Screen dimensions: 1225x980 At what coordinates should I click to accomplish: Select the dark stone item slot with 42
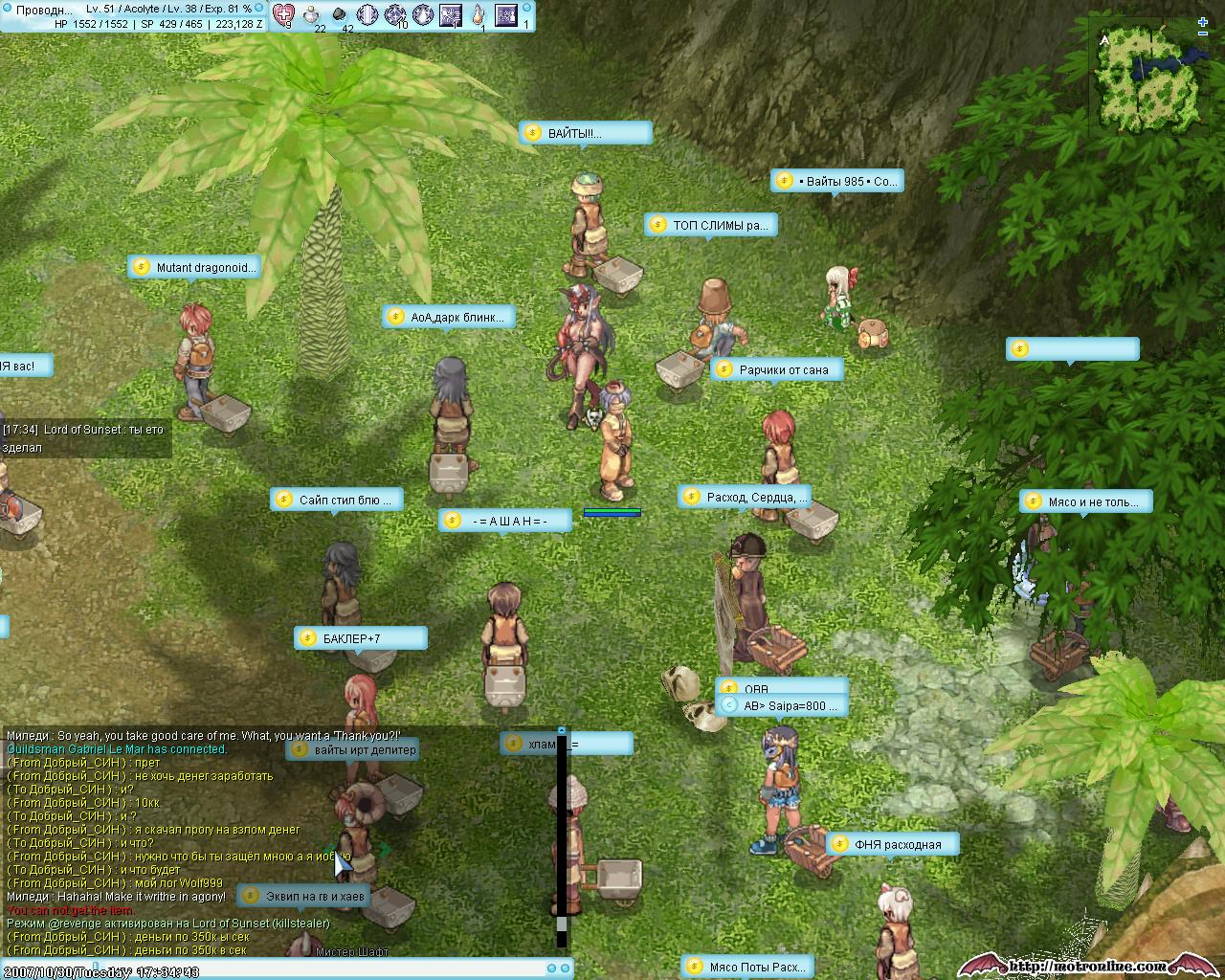click(x=340, y=14)
